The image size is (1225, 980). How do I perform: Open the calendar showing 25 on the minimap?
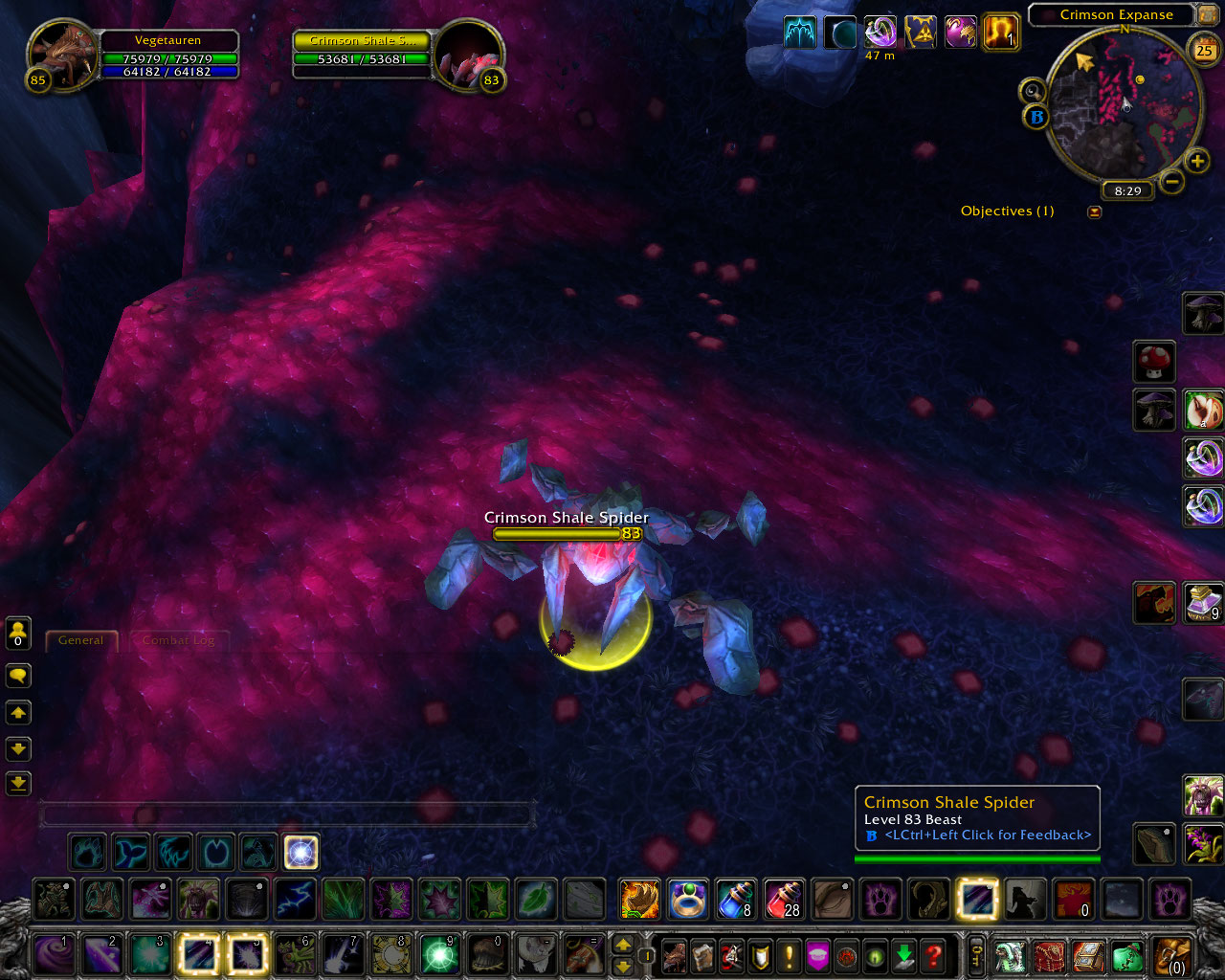coord(1205,48)
